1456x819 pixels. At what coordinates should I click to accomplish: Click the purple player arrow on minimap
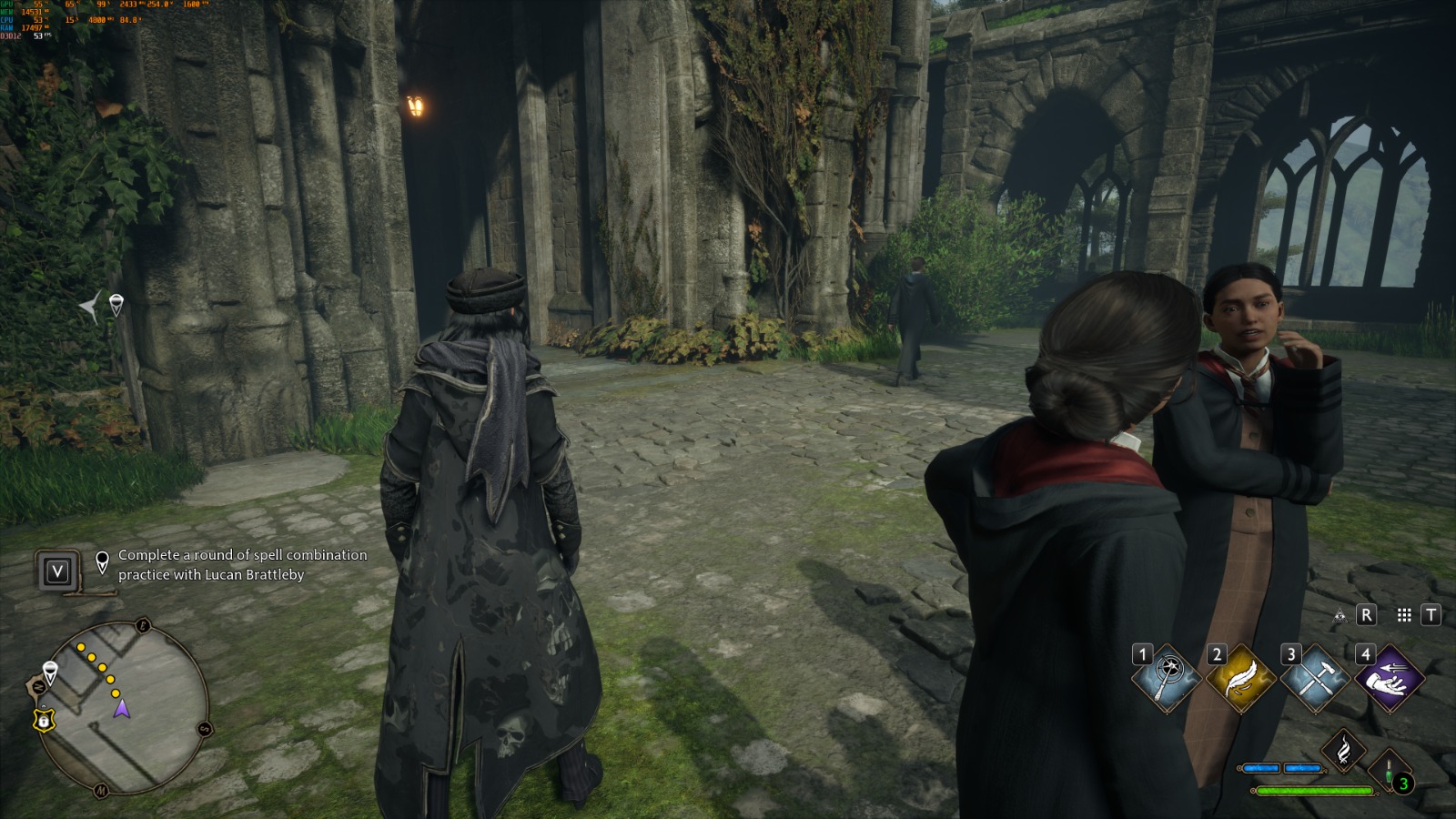point(122,708)
